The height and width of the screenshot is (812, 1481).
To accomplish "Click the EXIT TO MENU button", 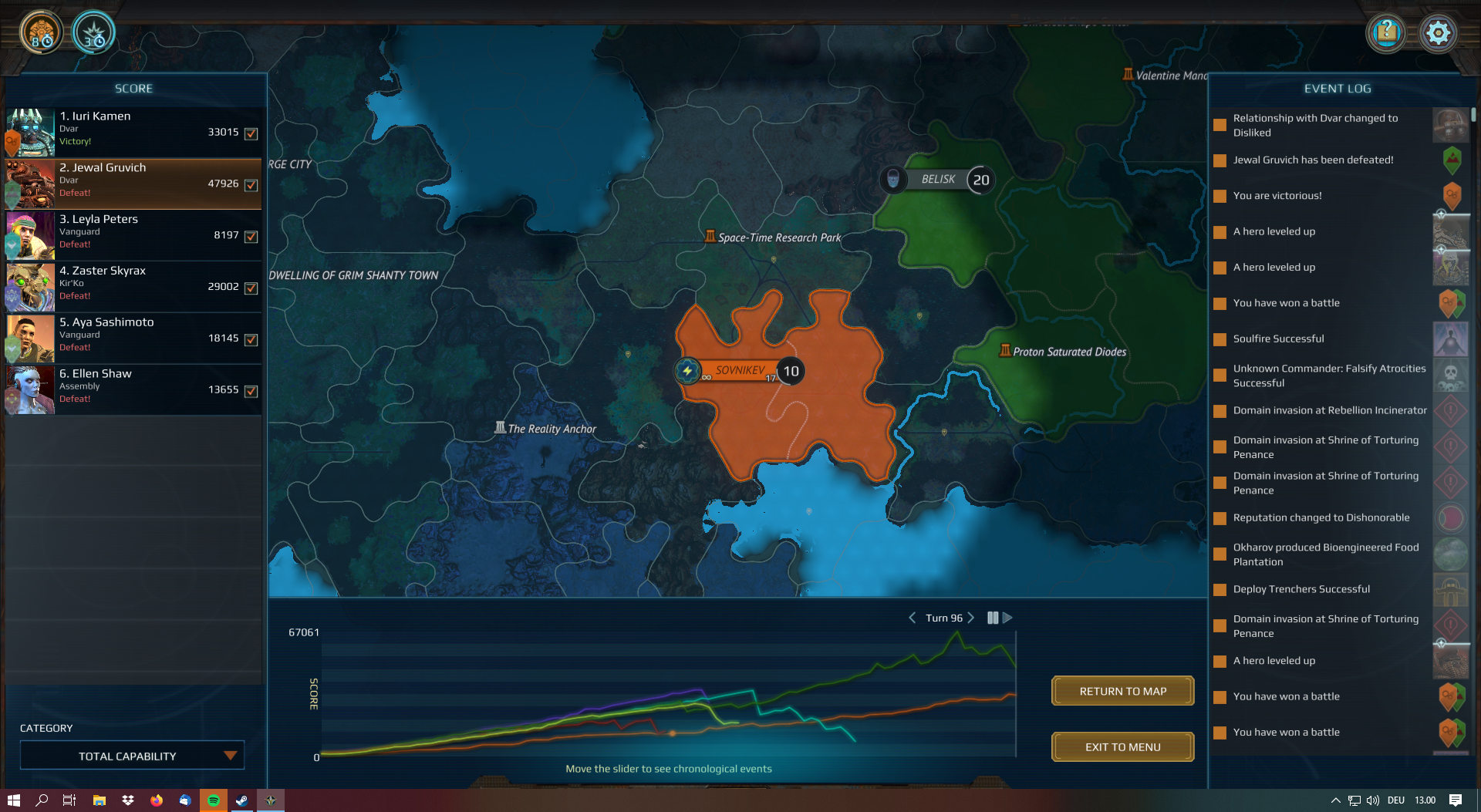I will [1122, 746].
